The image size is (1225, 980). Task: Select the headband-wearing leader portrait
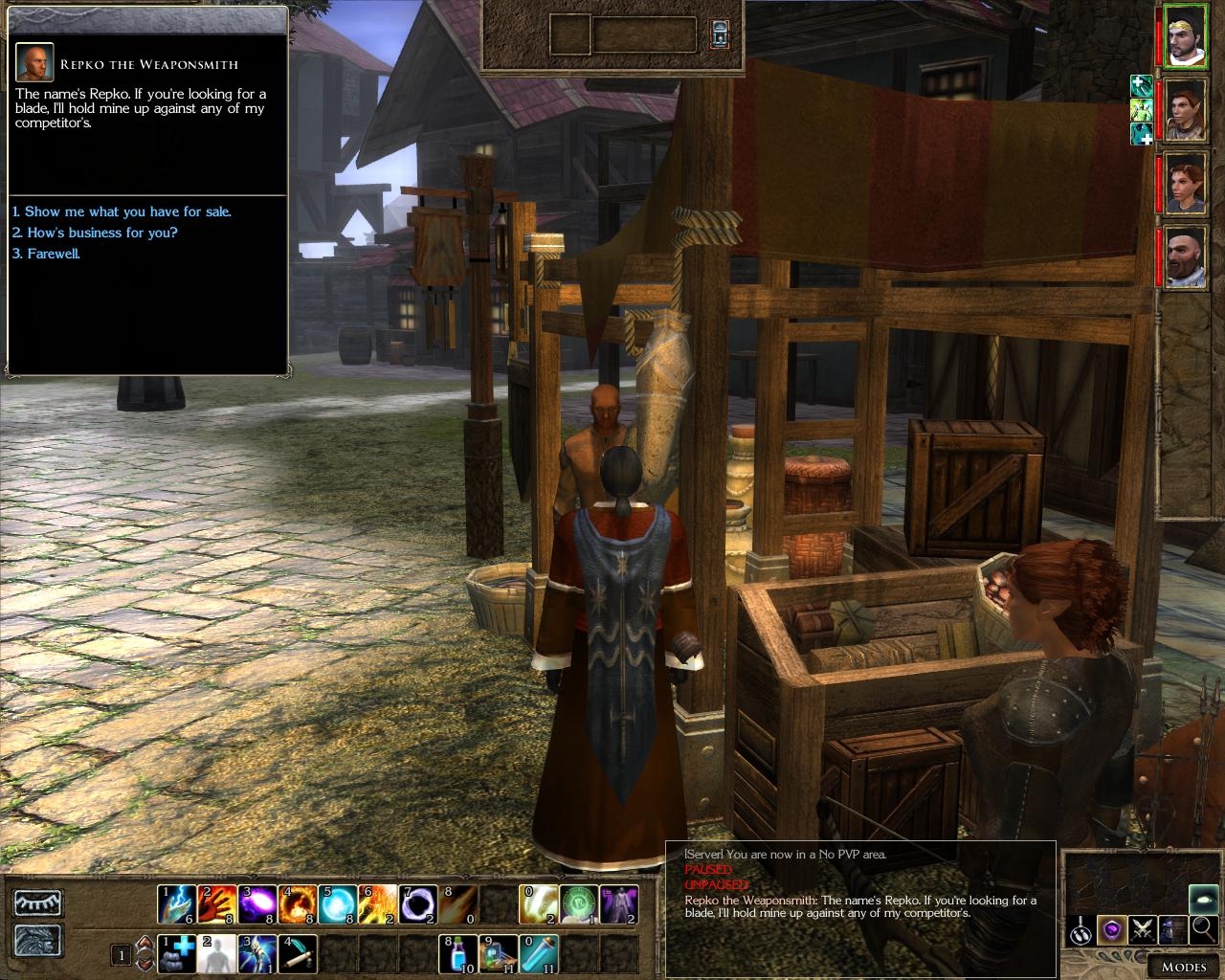(1186, 38)
